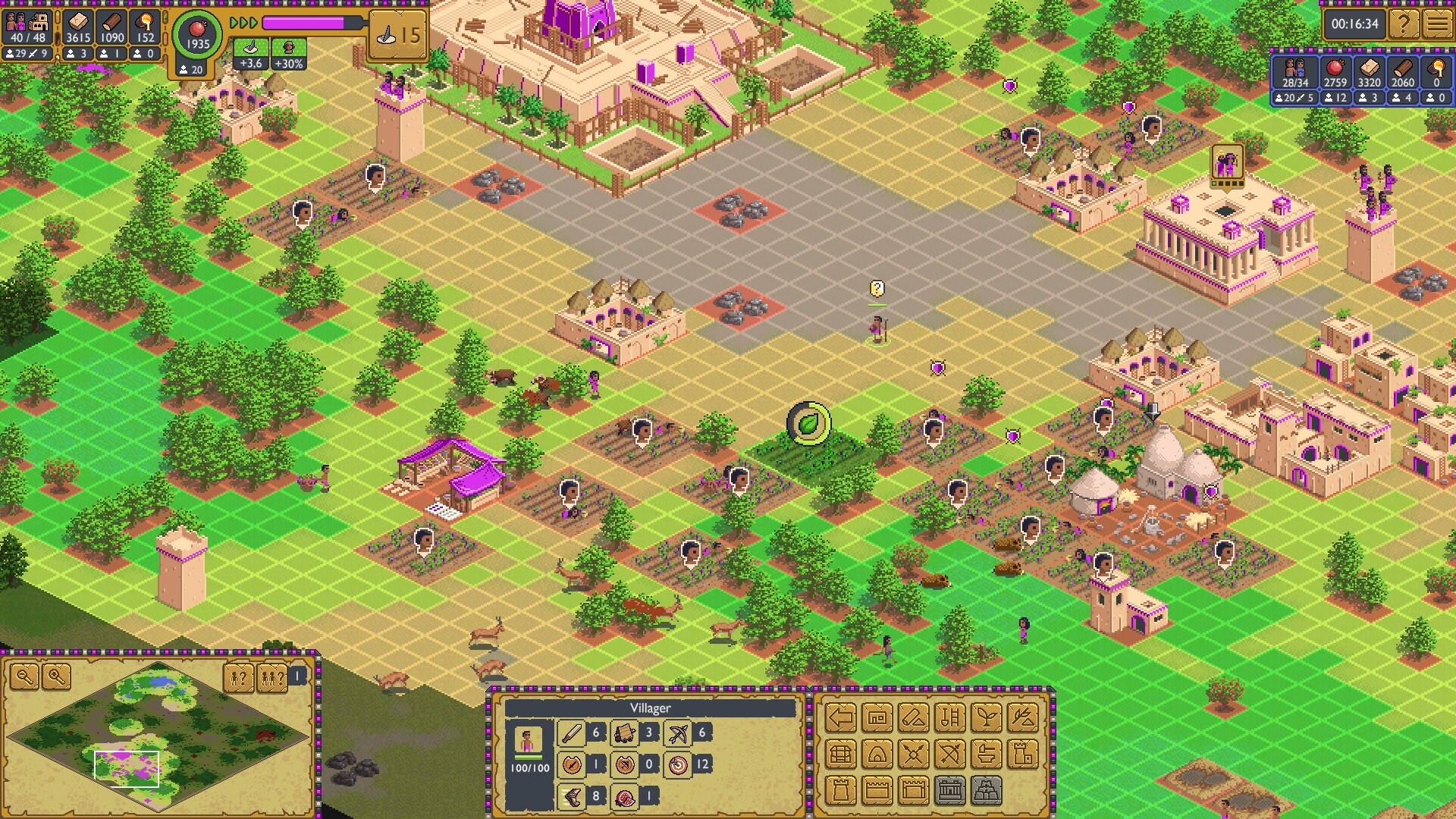Toggle the idle villager finder near the minimap

[x=237, y=678]
